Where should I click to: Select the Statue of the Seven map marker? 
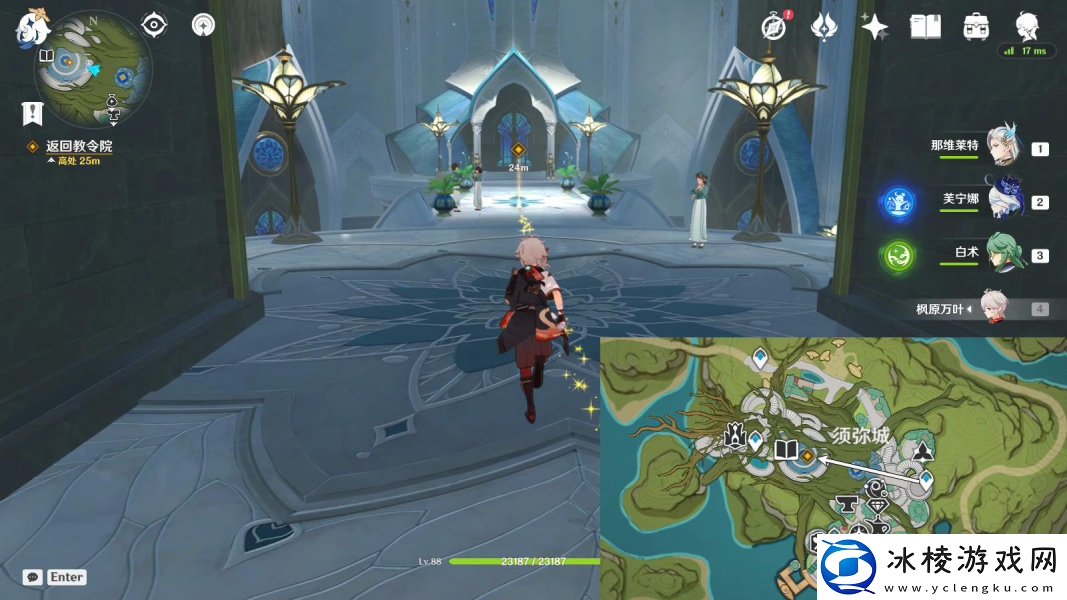[x=735, y=436]
